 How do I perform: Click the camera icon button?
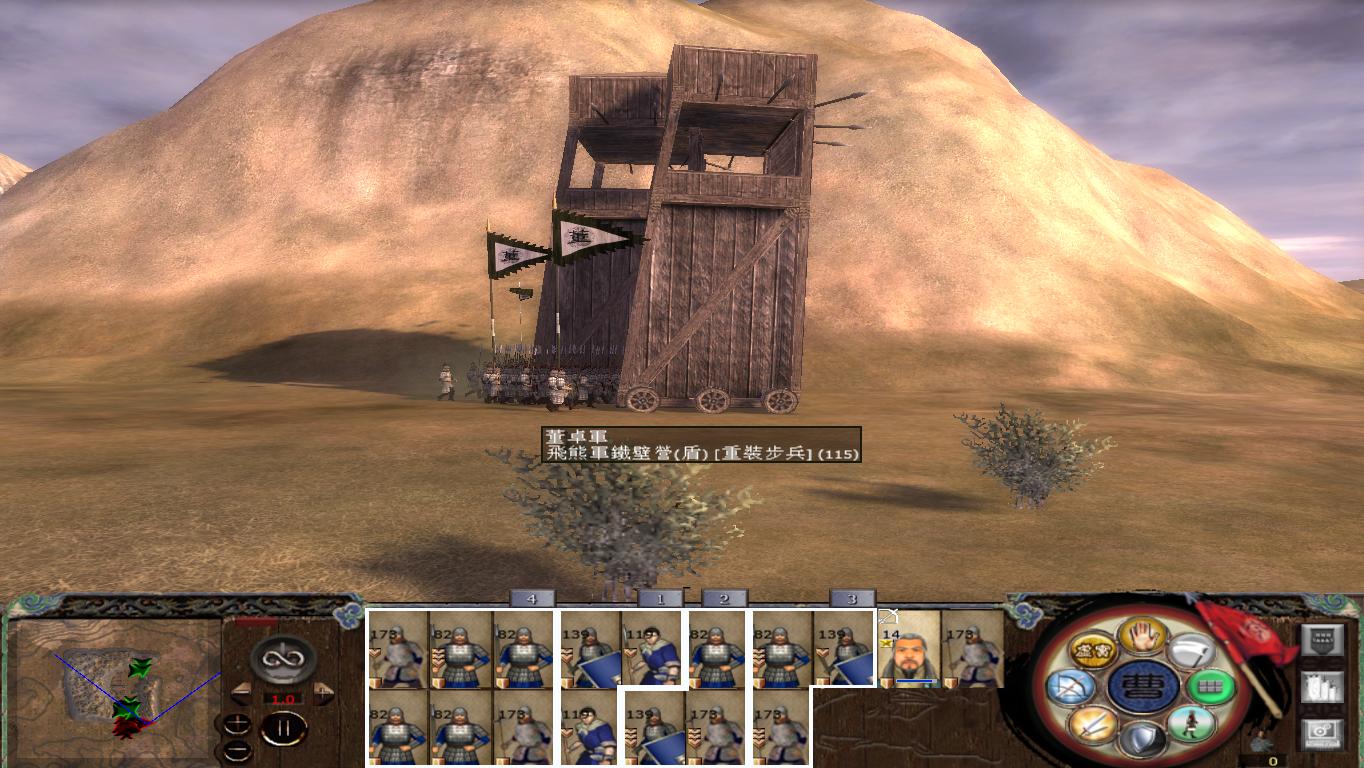[x=1321, y=733]
